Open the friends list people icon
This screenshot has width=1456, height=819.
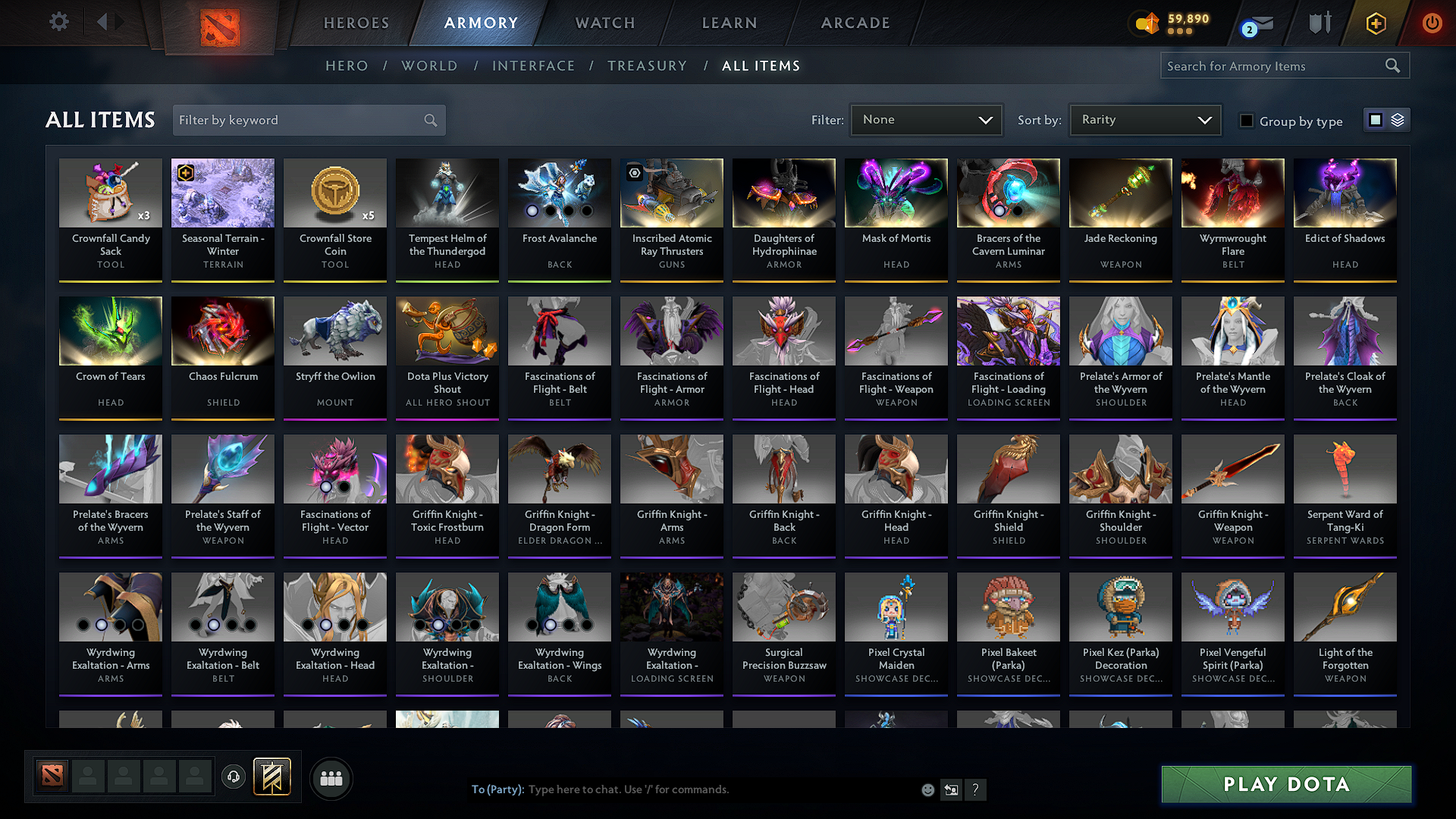click(331, 777)
